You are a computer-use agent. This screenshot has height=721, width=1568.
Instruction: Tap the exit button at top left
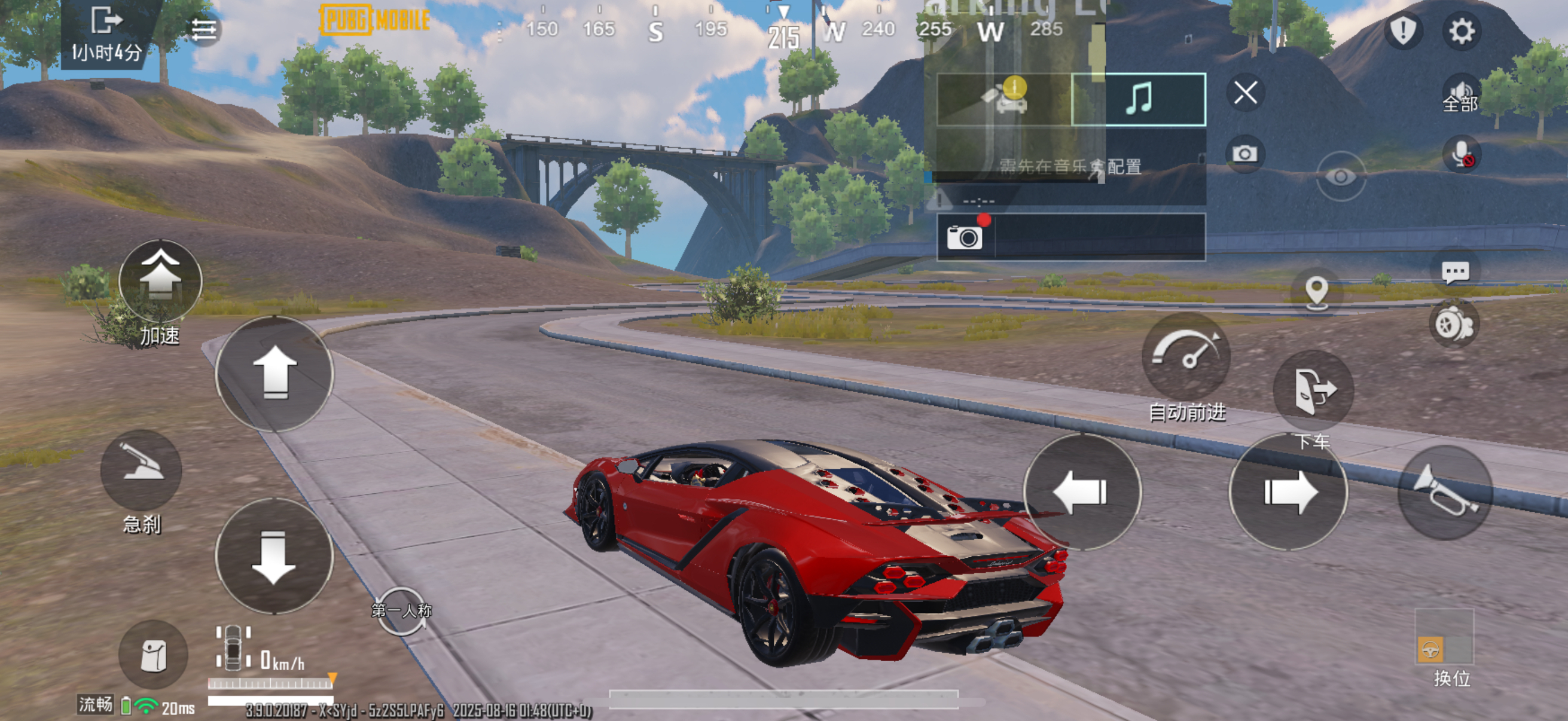(x=106, y=21)
